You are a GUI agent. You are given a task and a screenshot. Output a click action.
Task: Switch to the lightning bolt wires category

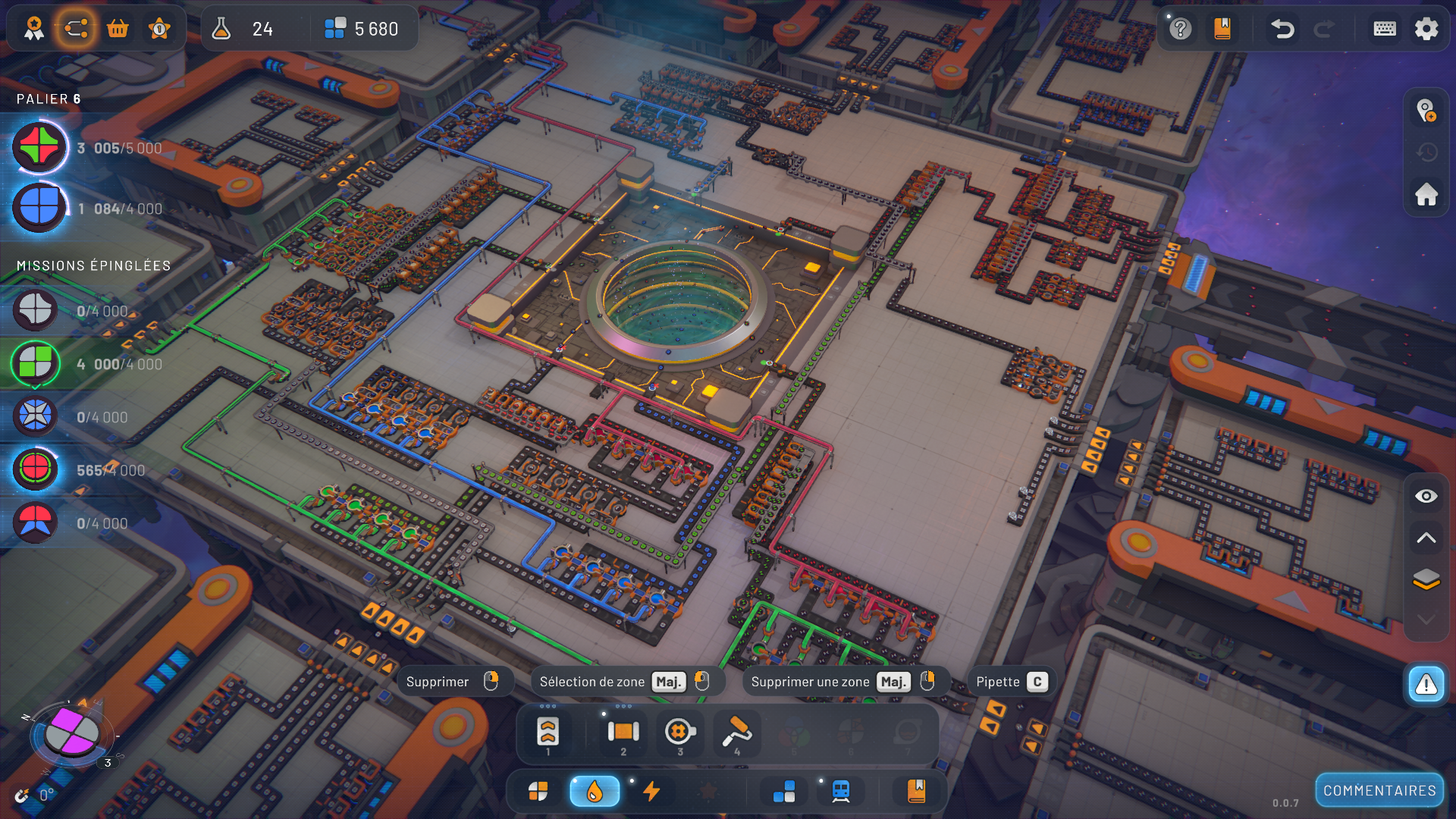pos(651,792)
